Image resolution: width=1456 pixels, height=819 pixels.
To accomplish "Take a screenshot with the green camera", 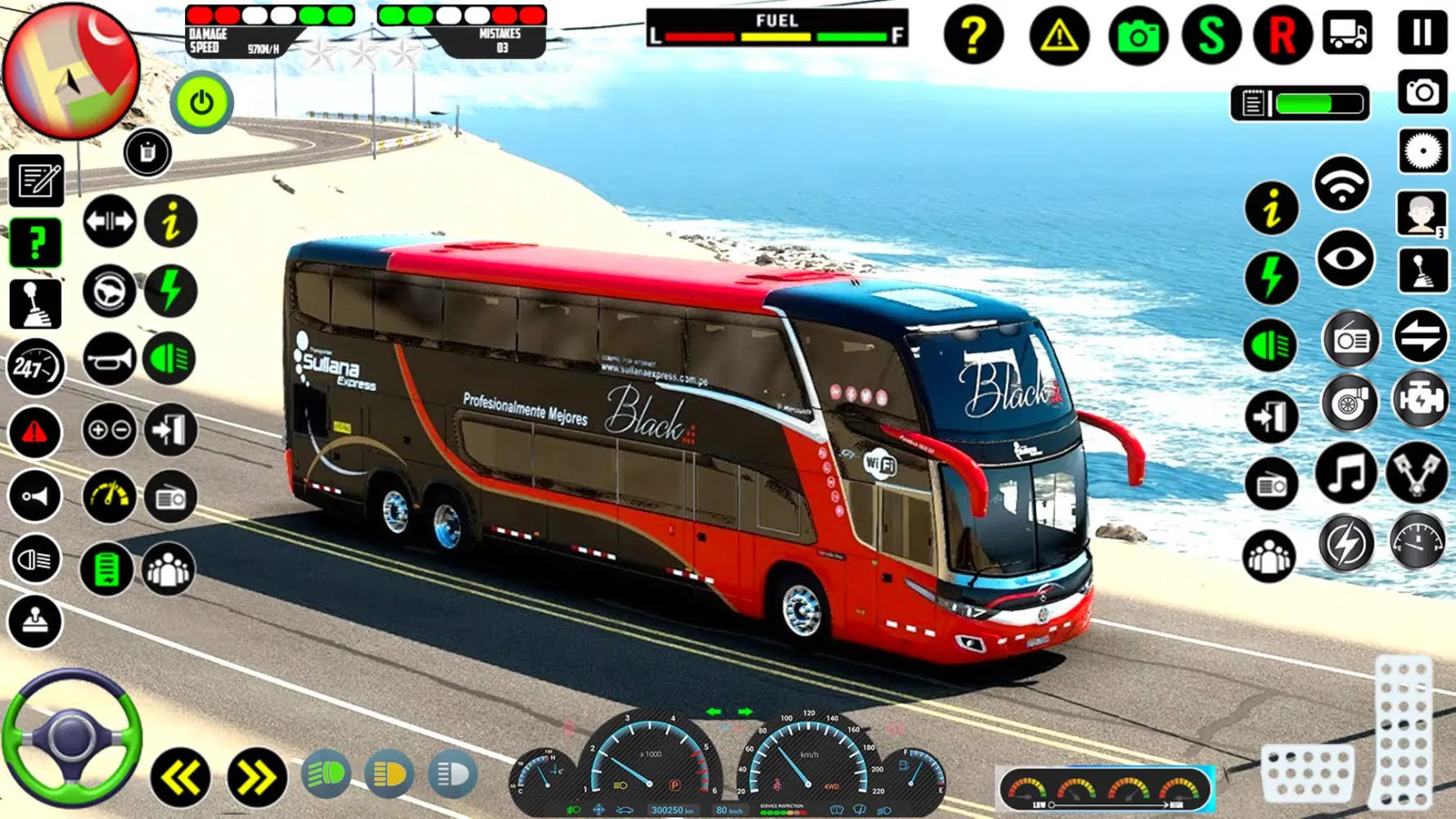I will tap(1138, 35).
